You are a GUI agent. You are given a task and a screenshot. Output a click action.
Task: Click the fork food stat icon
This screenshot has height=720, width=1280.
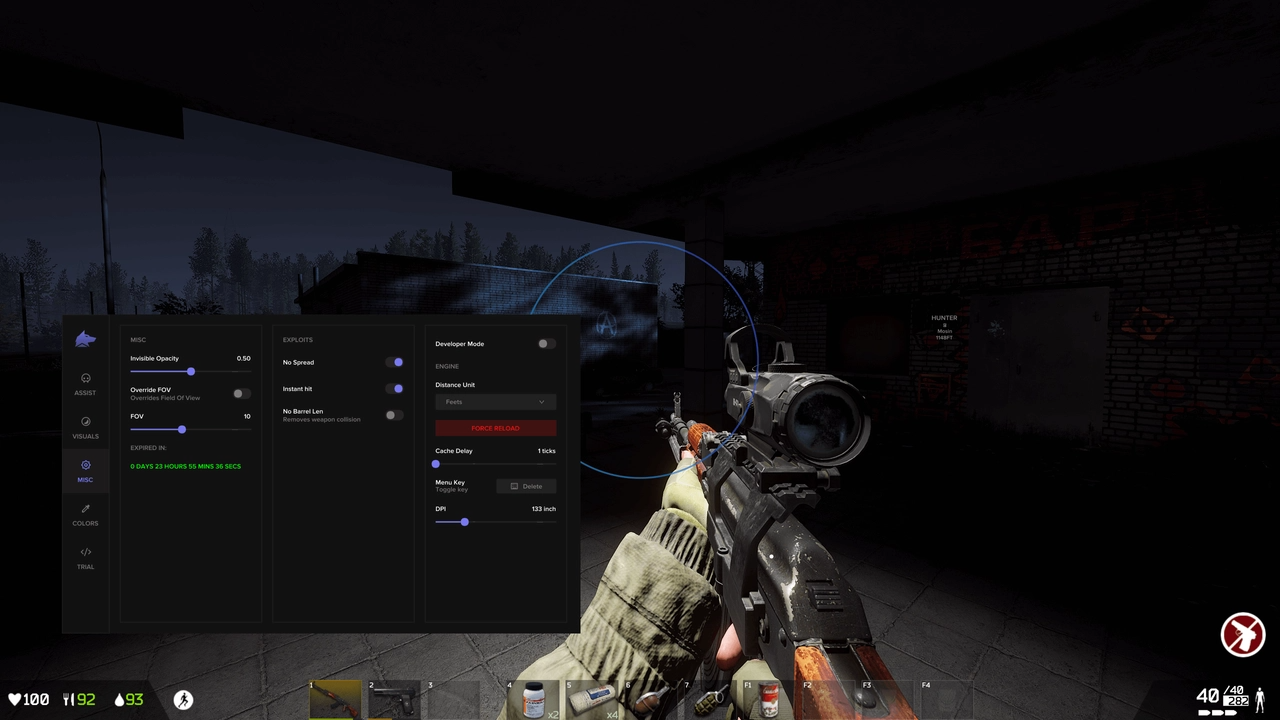pos(66,699)
